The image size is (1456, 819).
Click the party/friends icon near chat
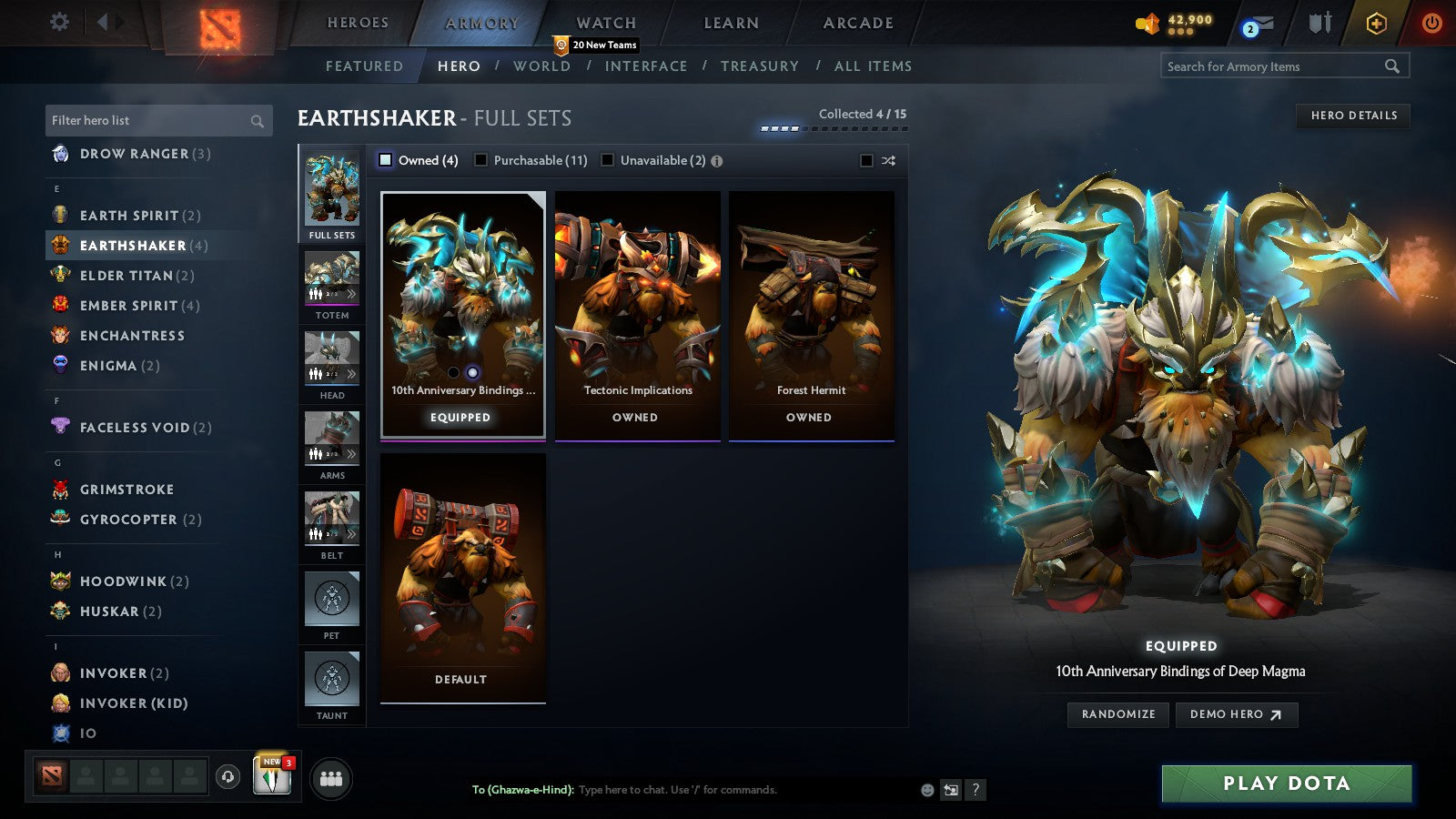click(331, 778)
